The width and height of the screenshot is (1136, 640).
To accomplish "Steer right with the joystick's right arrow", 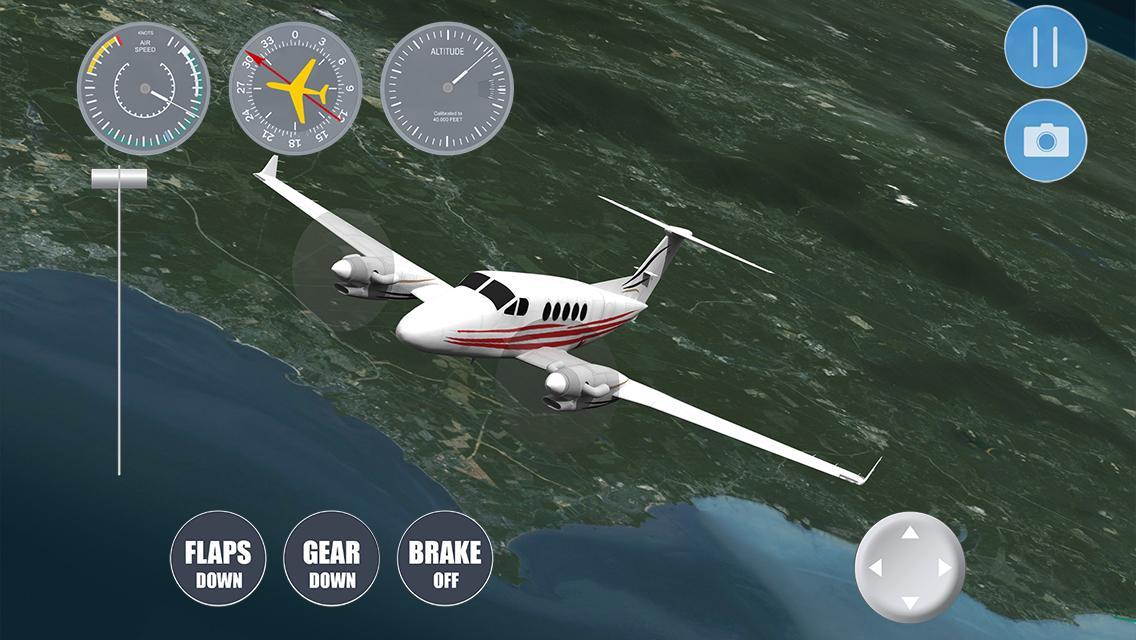I will [945, 568].
